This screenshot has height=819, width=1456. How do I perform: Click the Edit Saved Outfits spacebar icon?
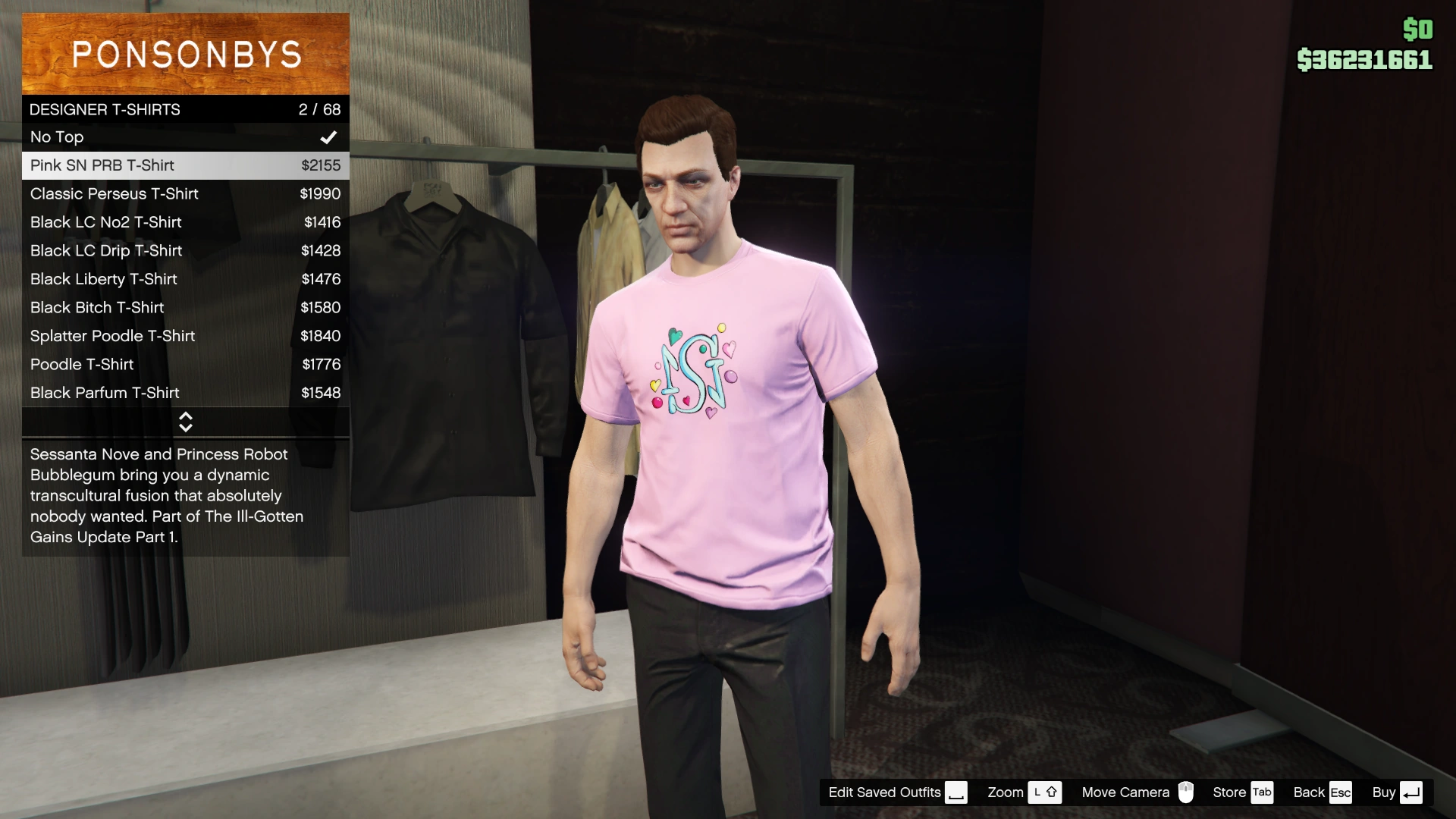(x=955, y=792)
